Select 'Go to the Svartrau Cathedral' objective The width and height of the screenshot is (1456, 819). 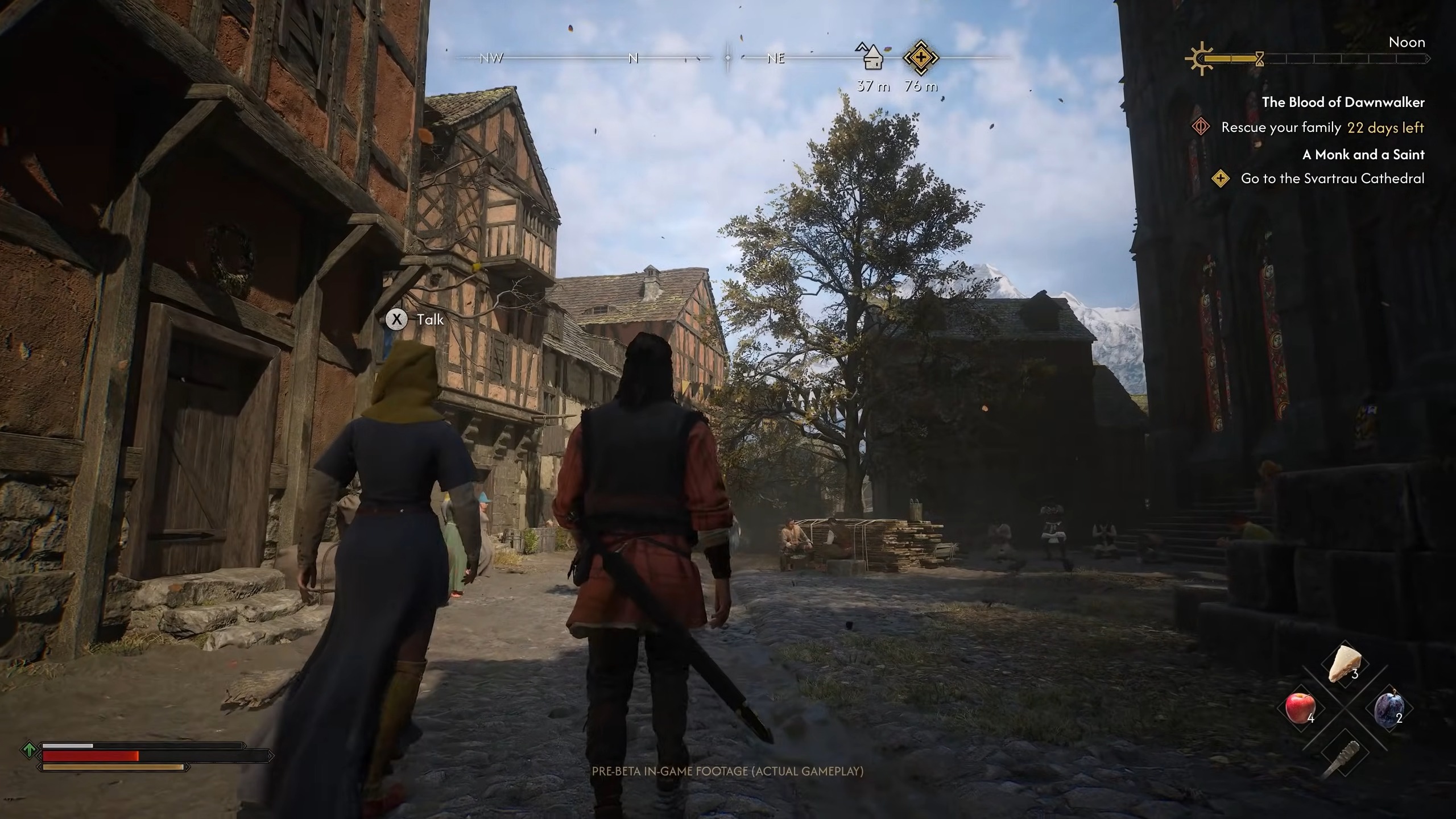click(1332, 179)
